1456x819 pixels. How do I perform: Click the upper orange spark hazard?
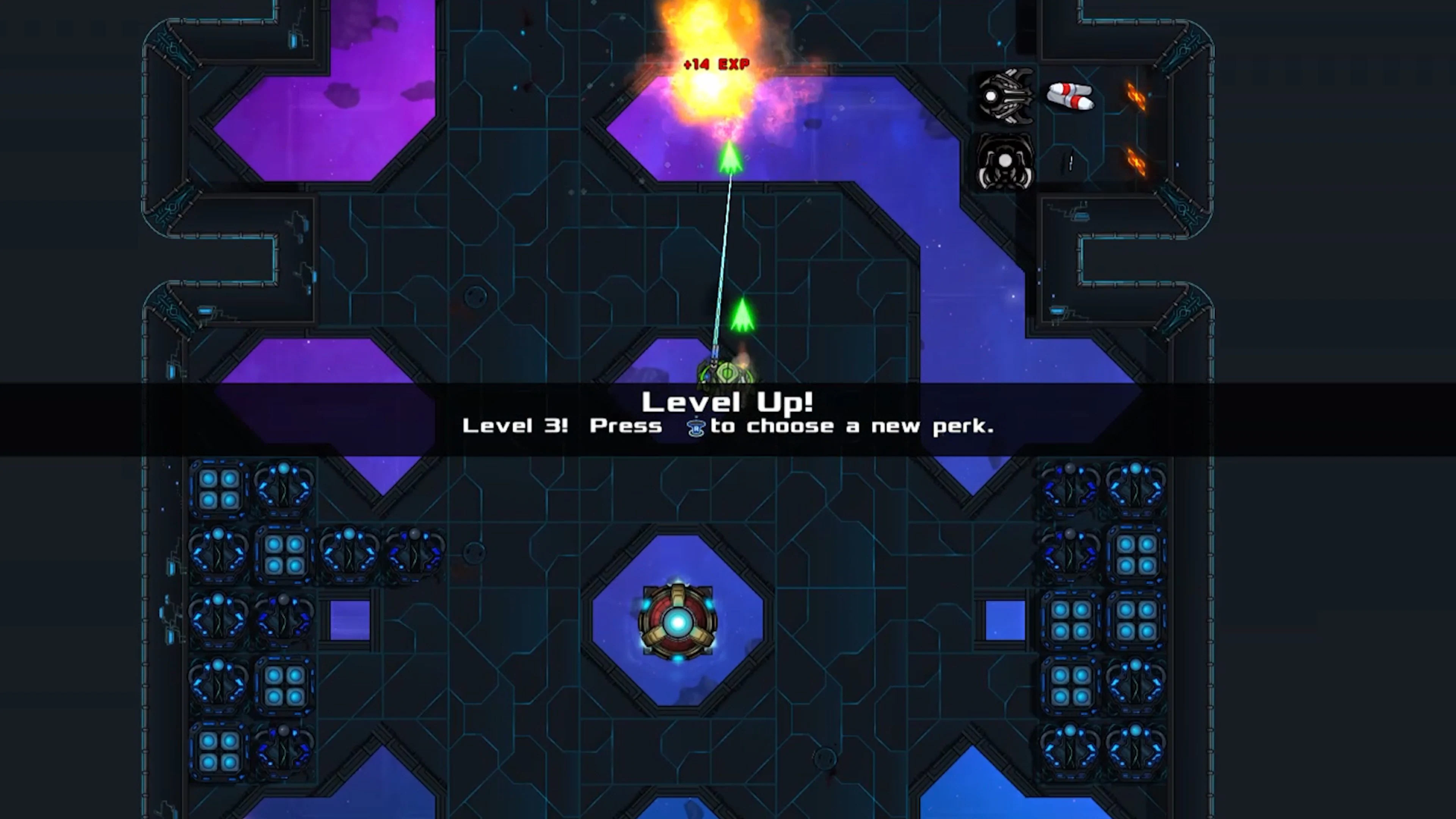click(x=1136, y=97)
